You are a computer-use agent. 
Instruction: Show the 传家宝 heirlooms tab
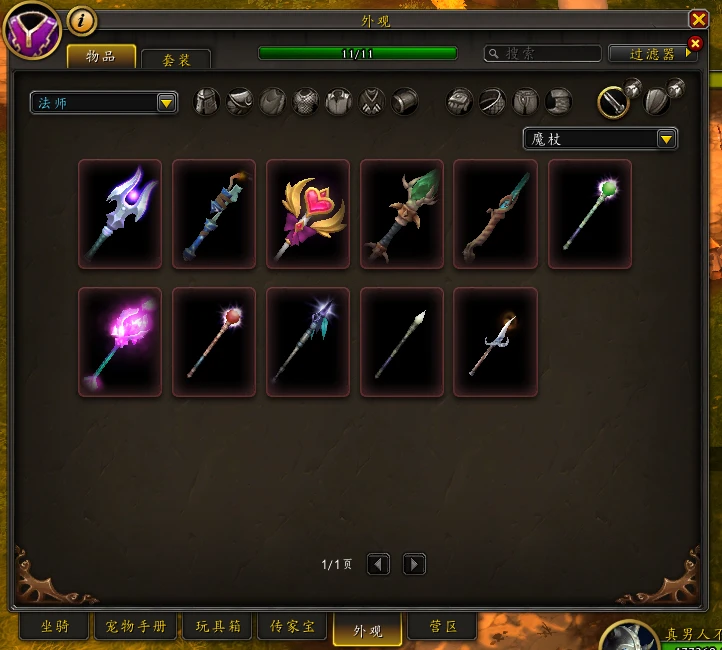point(294,627)
